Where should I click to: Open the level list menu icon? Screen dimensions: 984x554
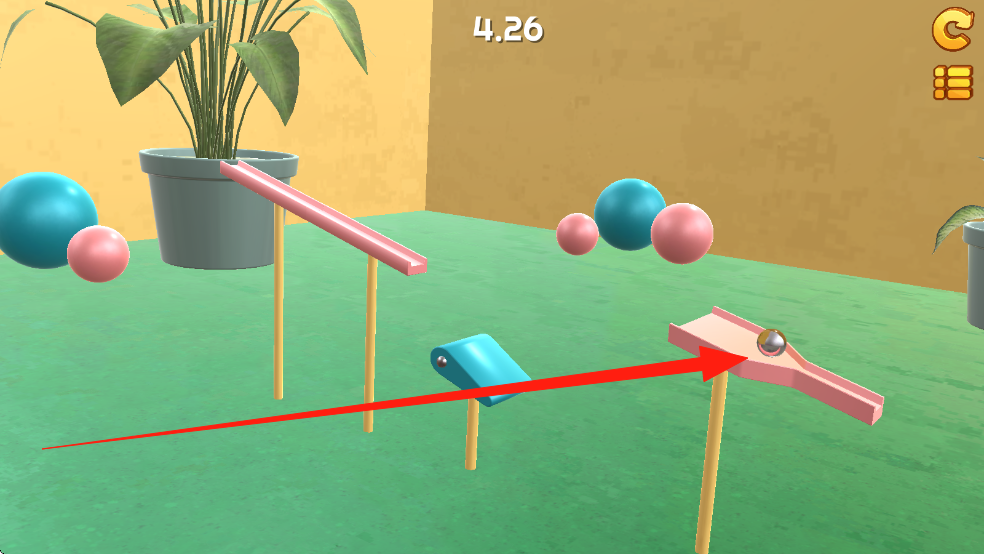(x=952, y=82)
